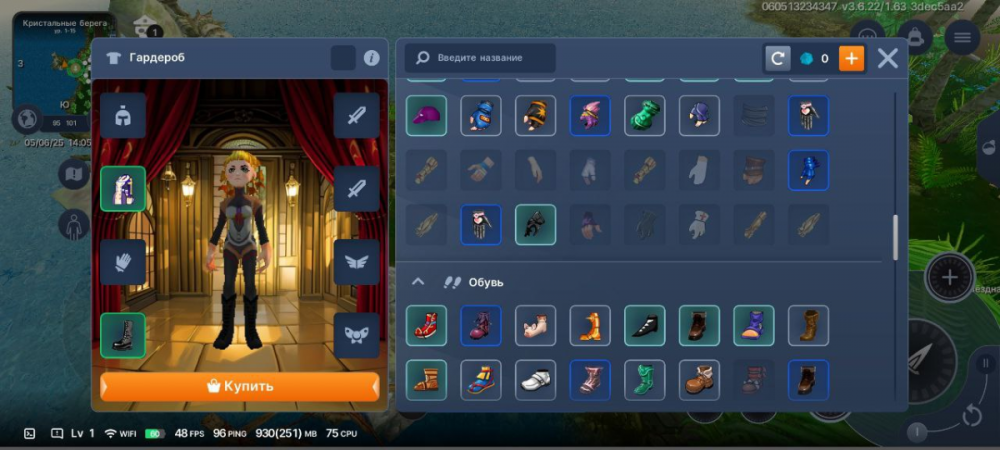
Task: Click the item list scrollbar
Action: coord(895,237)
